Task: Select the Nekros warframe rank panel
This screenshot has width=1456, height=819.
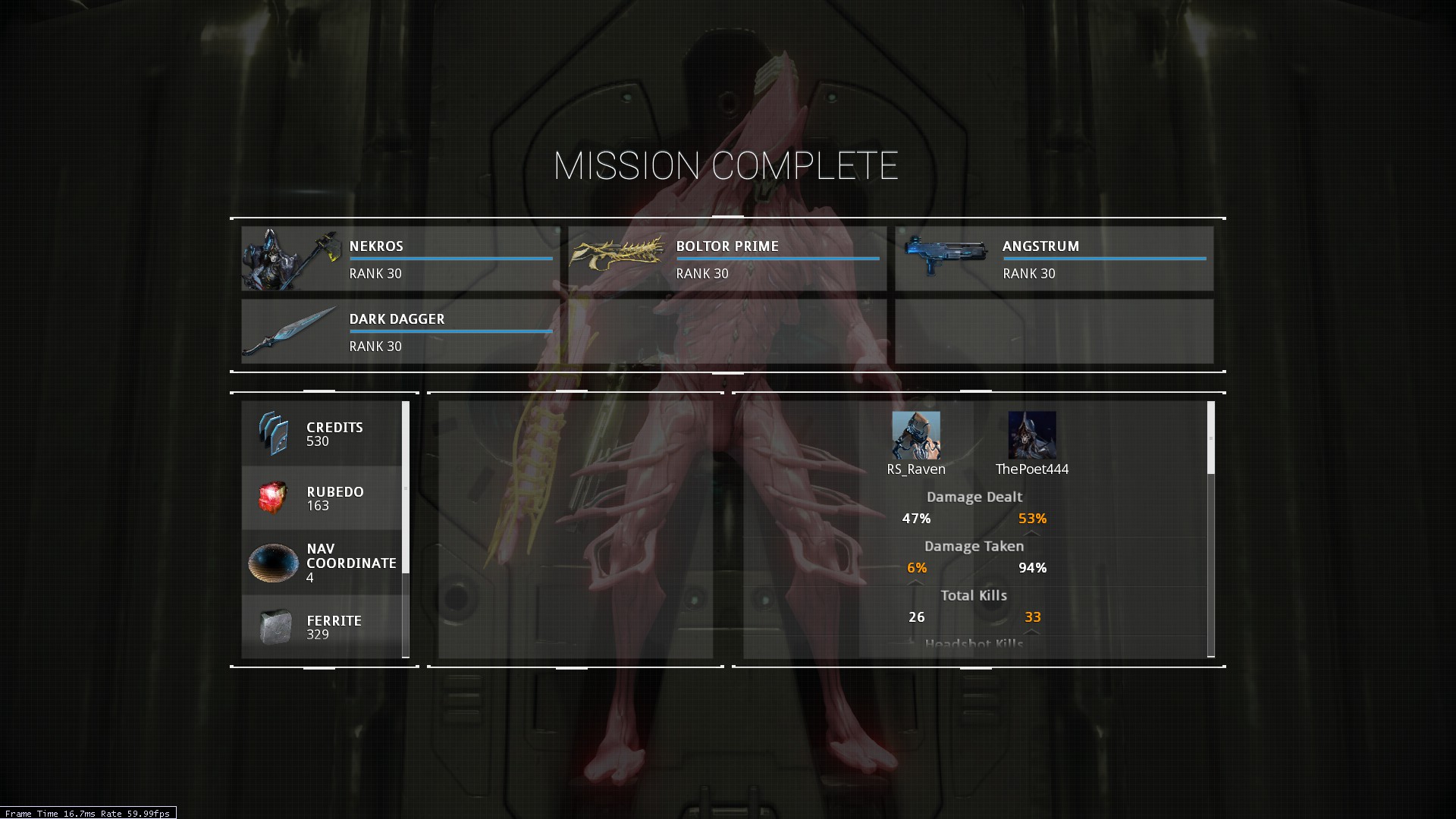Action: [x=400, y=259]
